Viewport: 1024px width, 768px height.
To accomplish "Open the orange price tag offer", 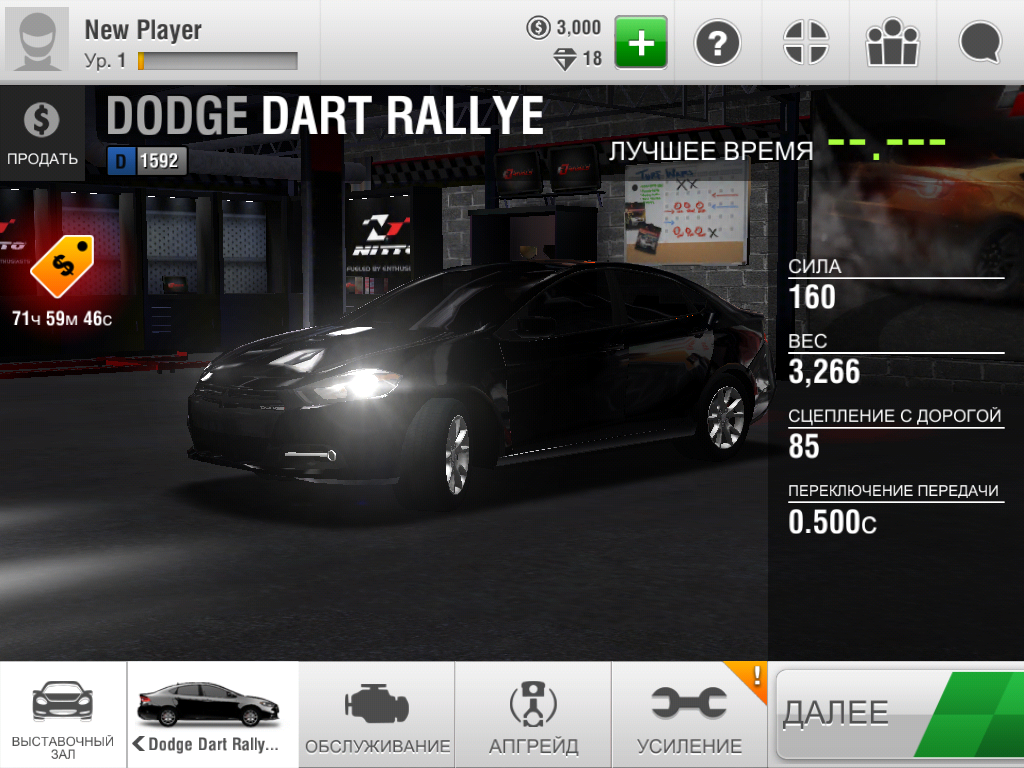I will (x=61, y=268).
